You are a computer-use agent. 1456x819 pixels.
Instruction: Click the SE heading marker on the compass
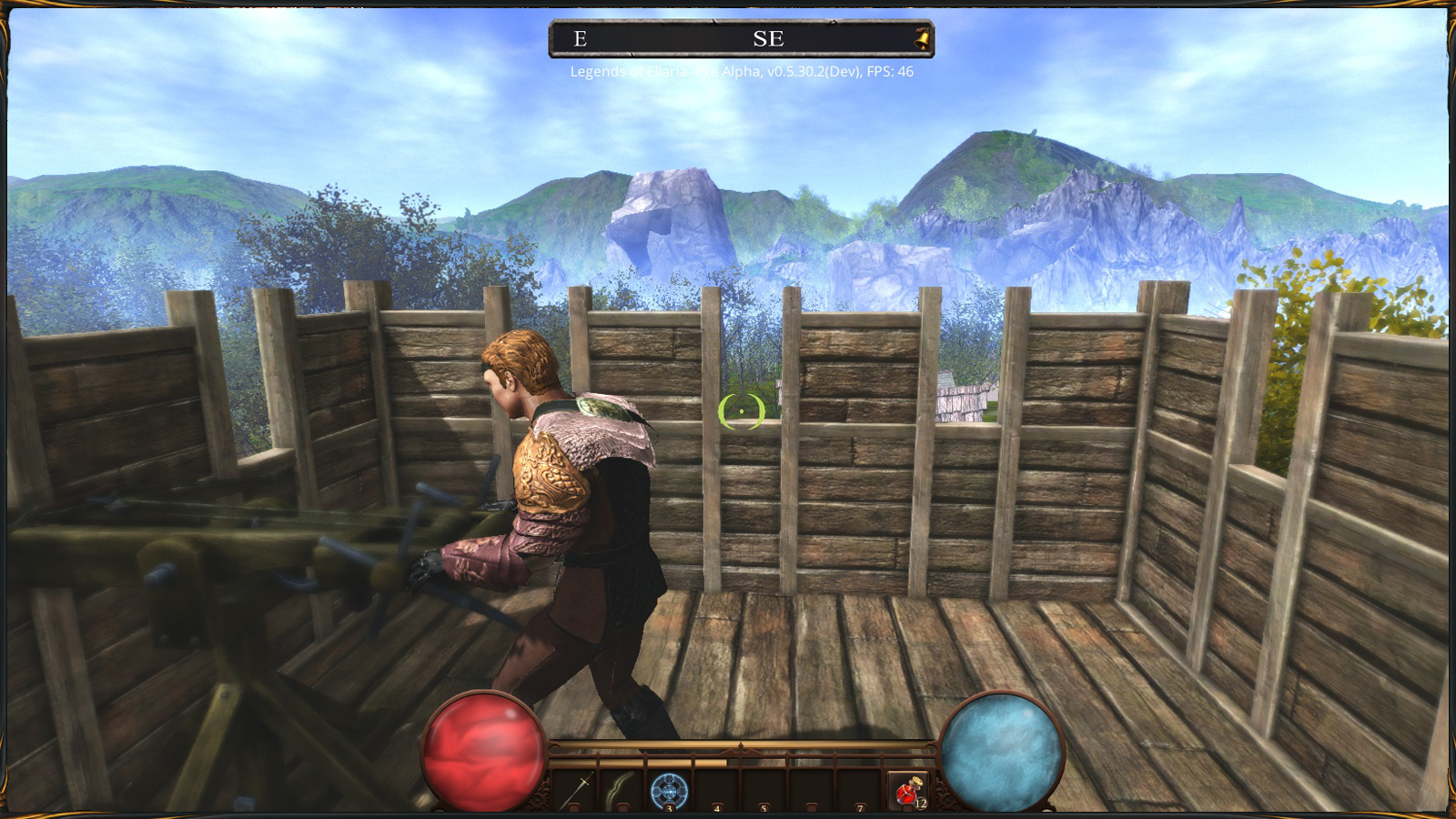[771, 39]
